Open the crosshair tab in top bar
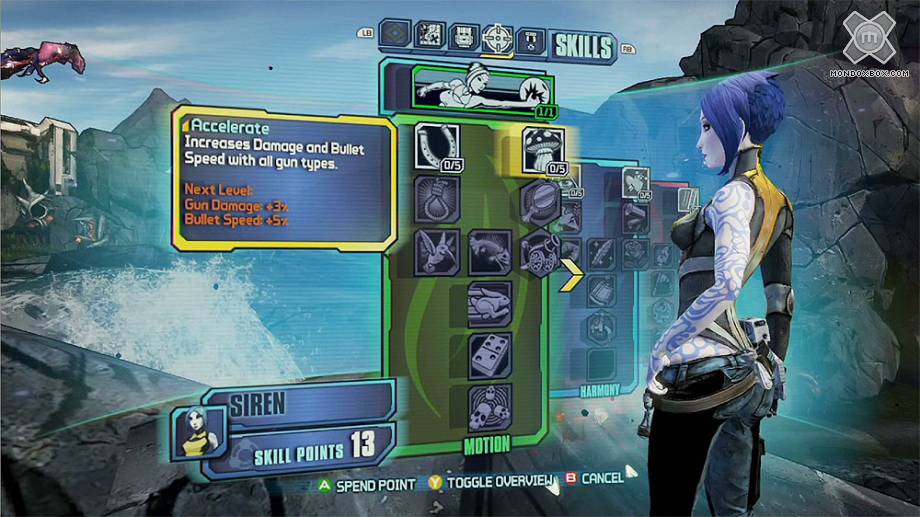The height and width of the screenshot is (517, 920). pyautogui.click(x=497, y=39)
